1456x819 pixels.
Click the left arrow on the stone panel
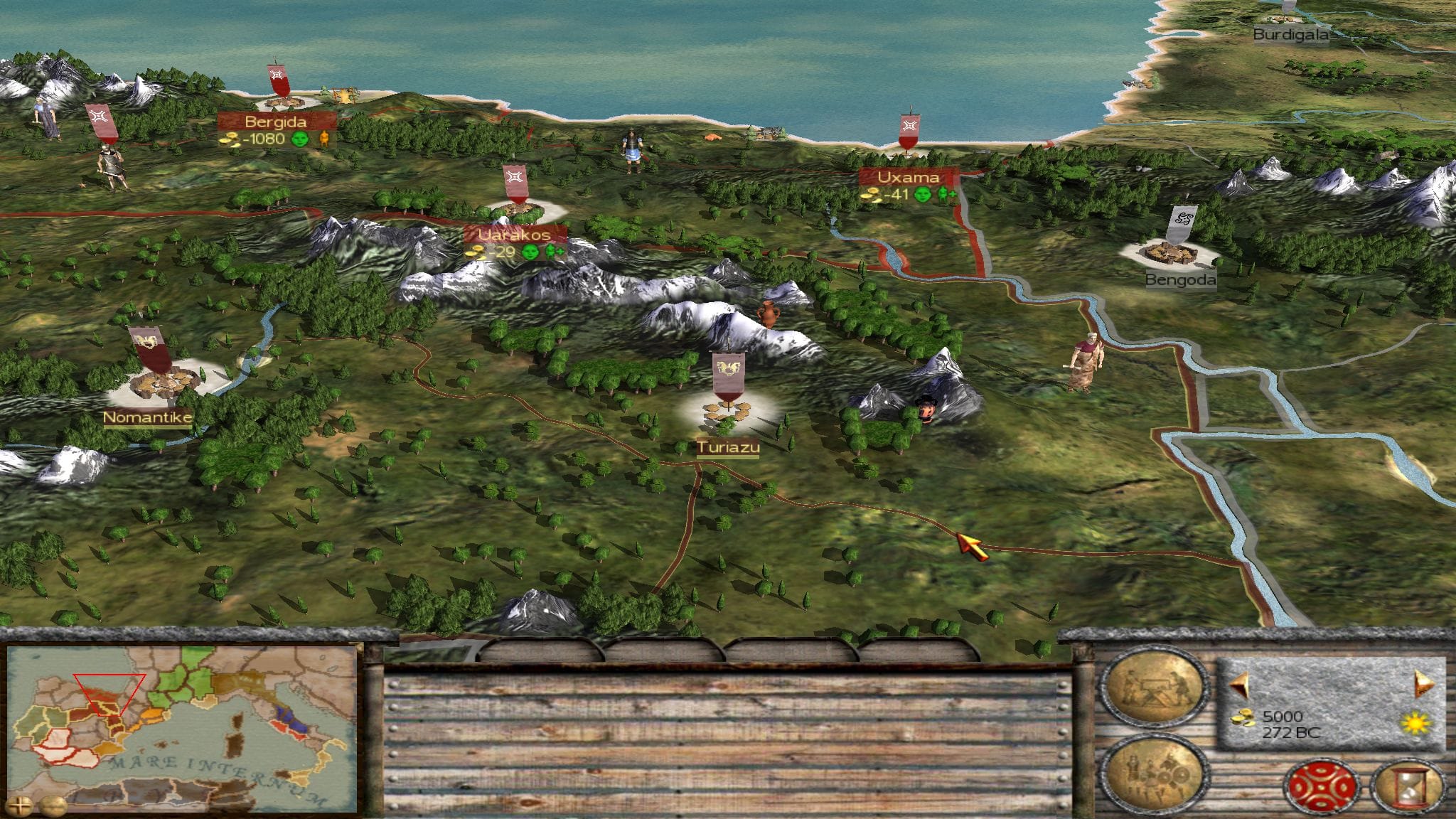tap(1239, 685)
